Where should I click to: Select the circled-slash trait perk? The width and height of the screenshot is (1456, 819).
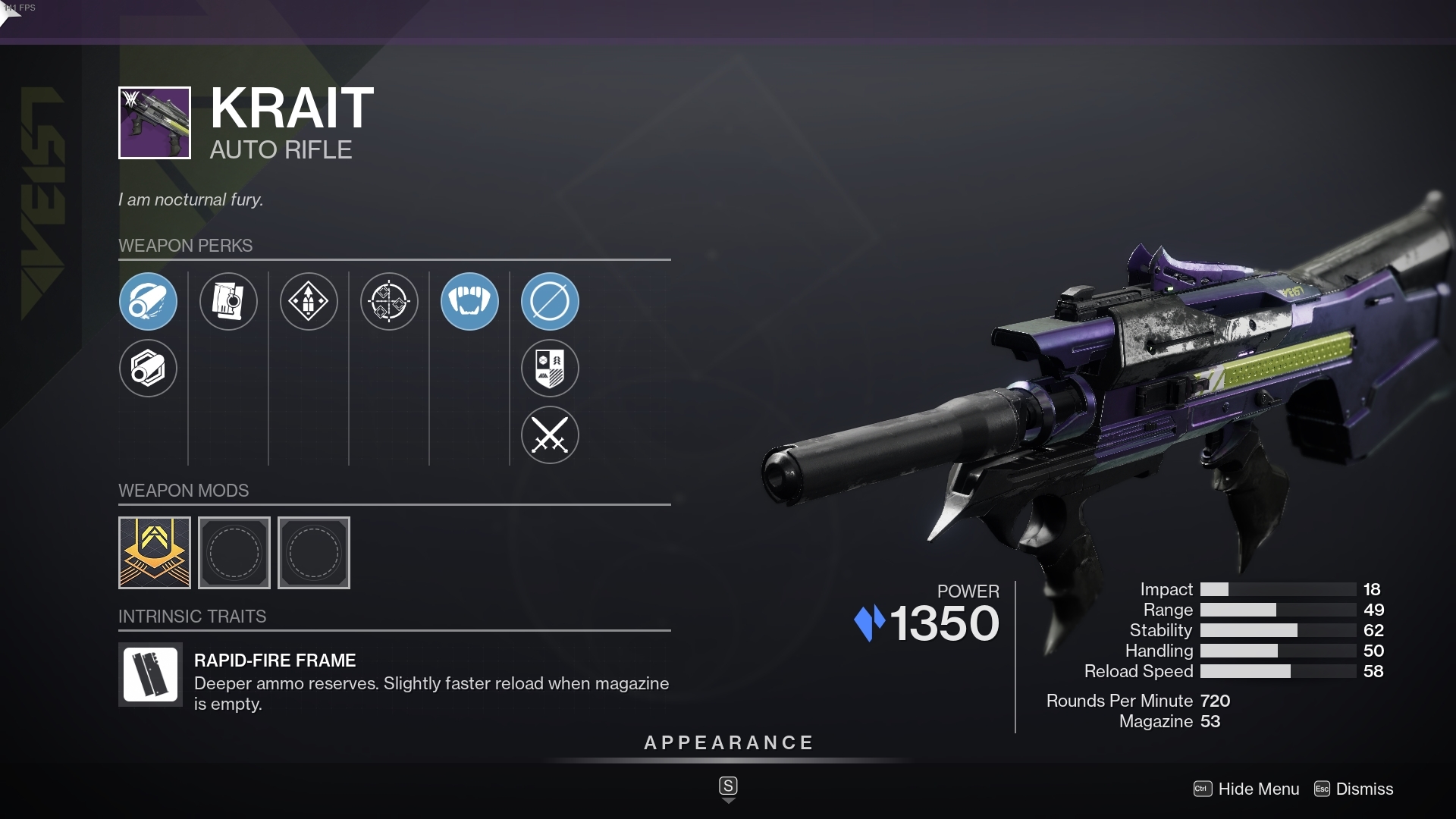pyautogui.click(x=550, y=301)
